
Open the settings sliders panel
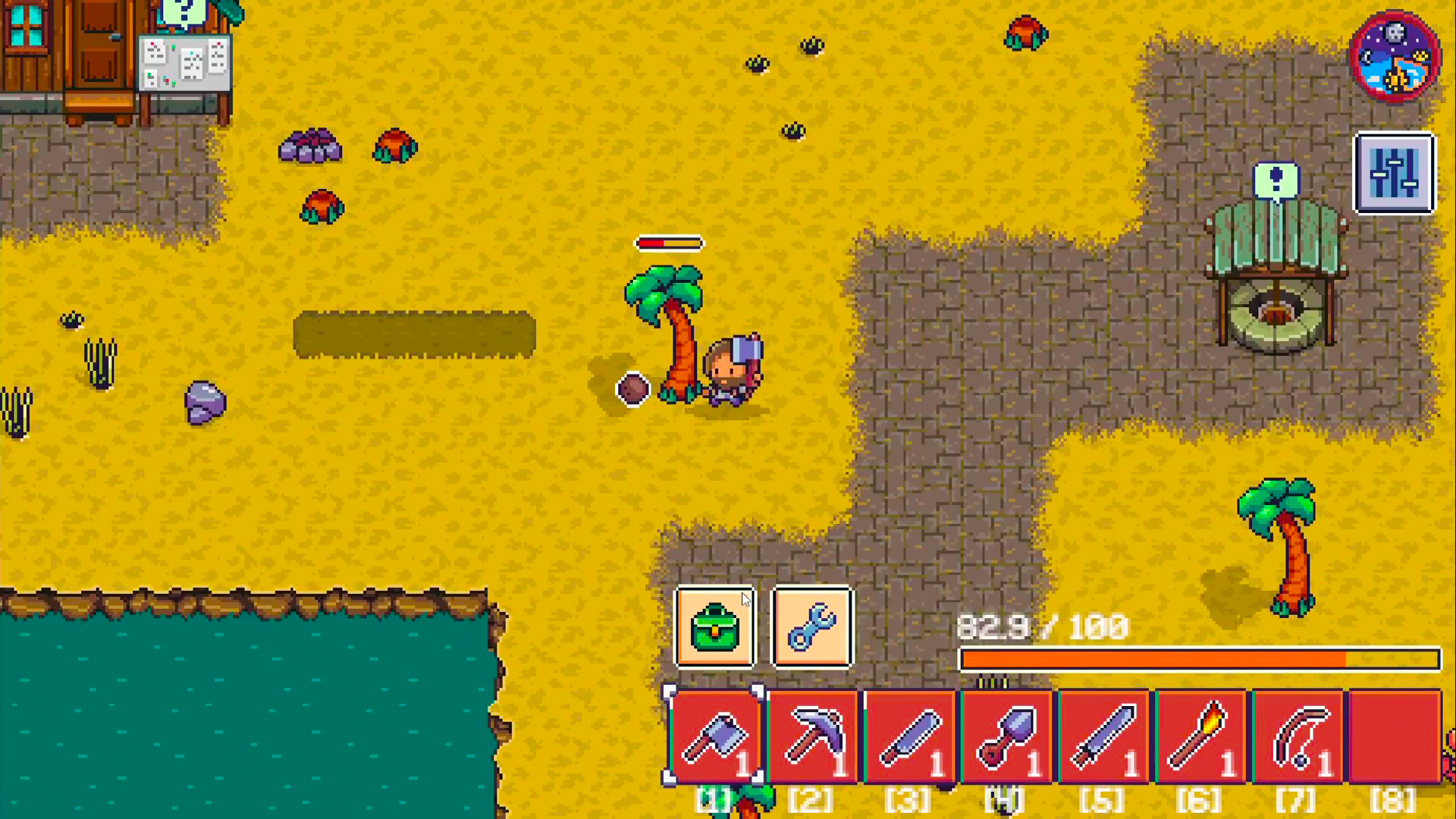pyautogui.click(x=1395, y=173)
